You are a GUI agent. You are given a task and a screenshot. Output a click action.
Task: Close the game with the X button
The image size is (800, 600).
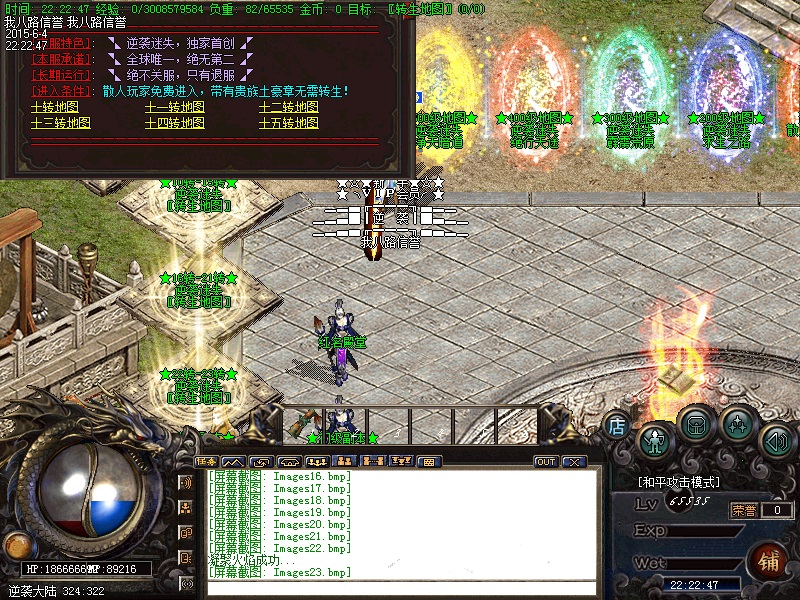click(x=573, y=462)
